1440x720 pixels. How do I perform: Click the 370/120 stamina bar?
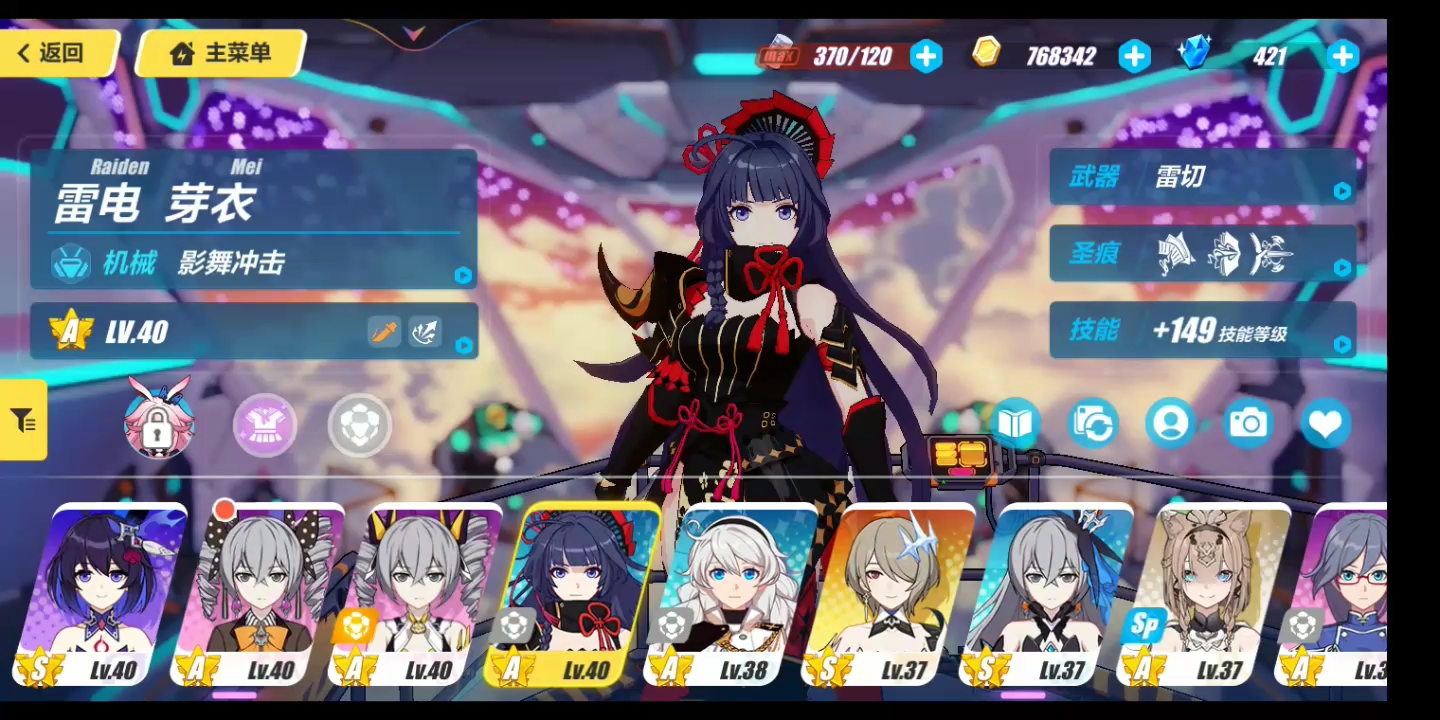pyautogui.click(x=855, y=56)
